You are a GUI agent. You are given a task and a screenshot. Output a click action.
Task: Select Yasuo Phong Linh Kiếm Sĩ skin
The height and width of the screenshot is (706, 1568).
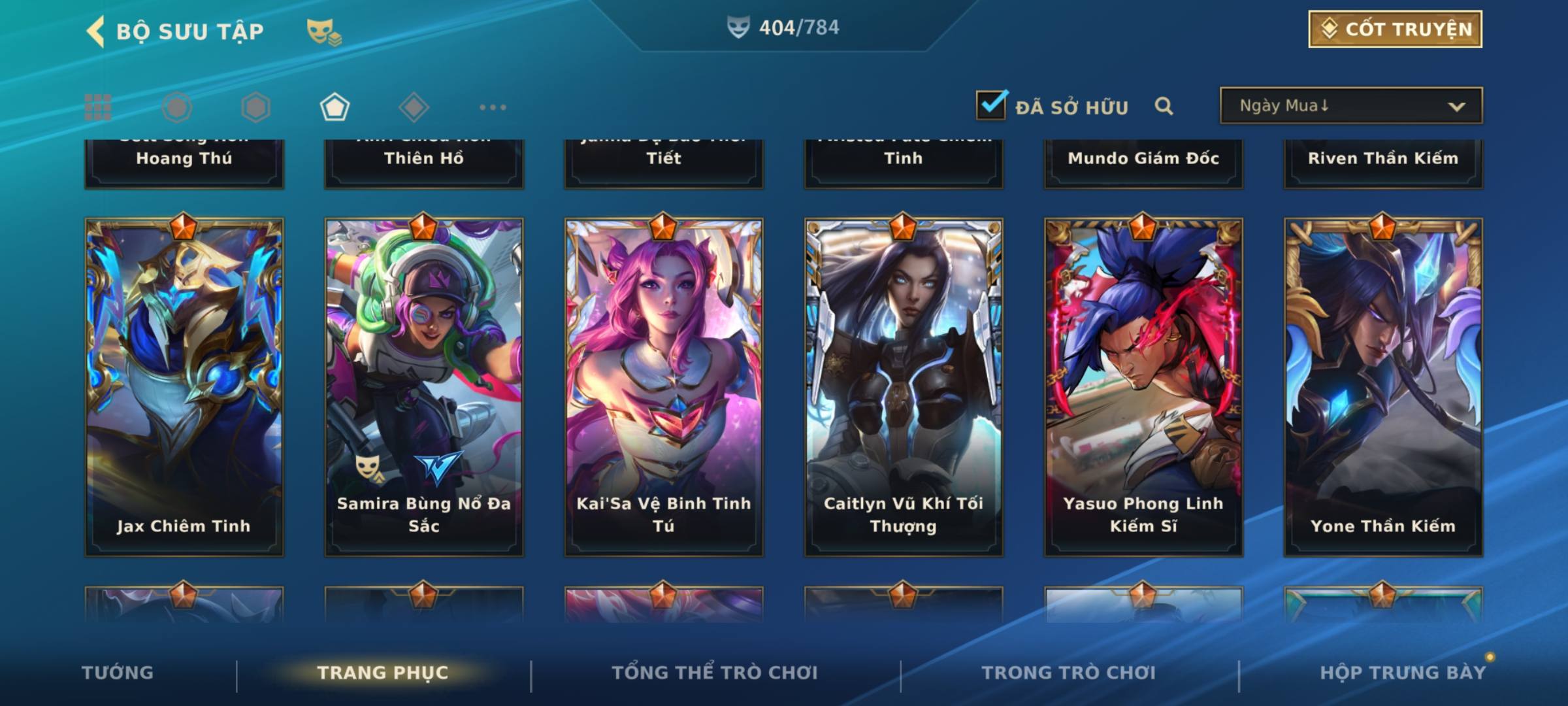click(1143, 387)
